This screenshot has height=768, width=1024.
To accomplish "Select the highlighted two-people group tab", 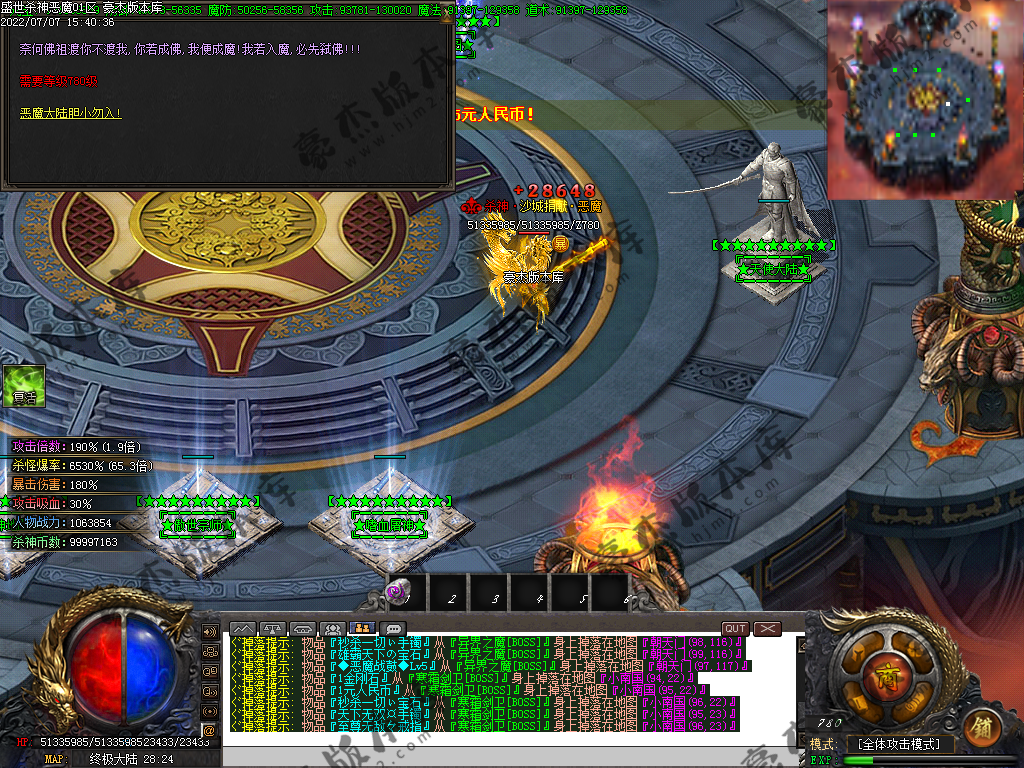I will click(x=361, y=629).
